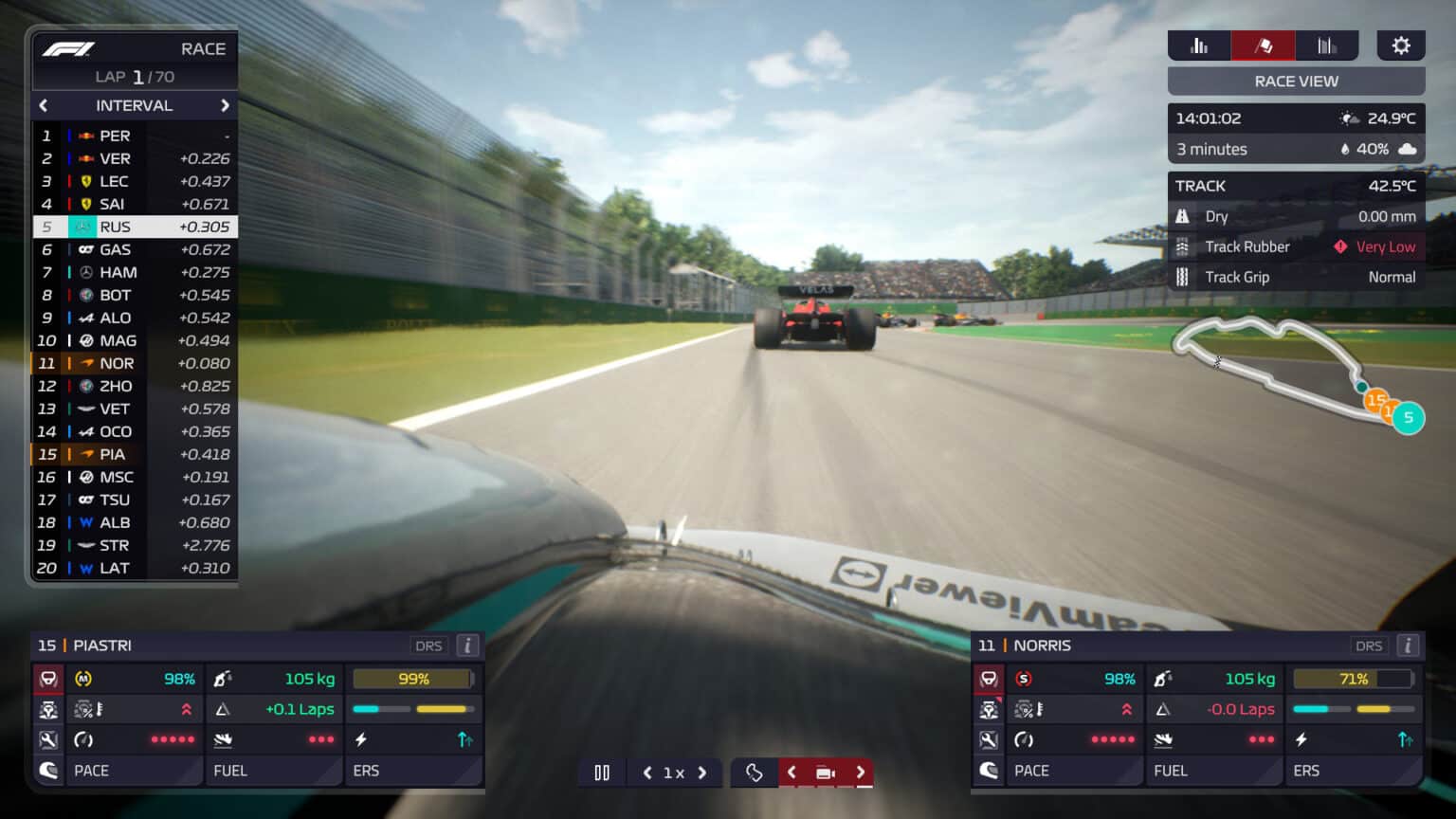Open the session stats bar-chart tab
1456x819 pixels.
coord(1200,45)
